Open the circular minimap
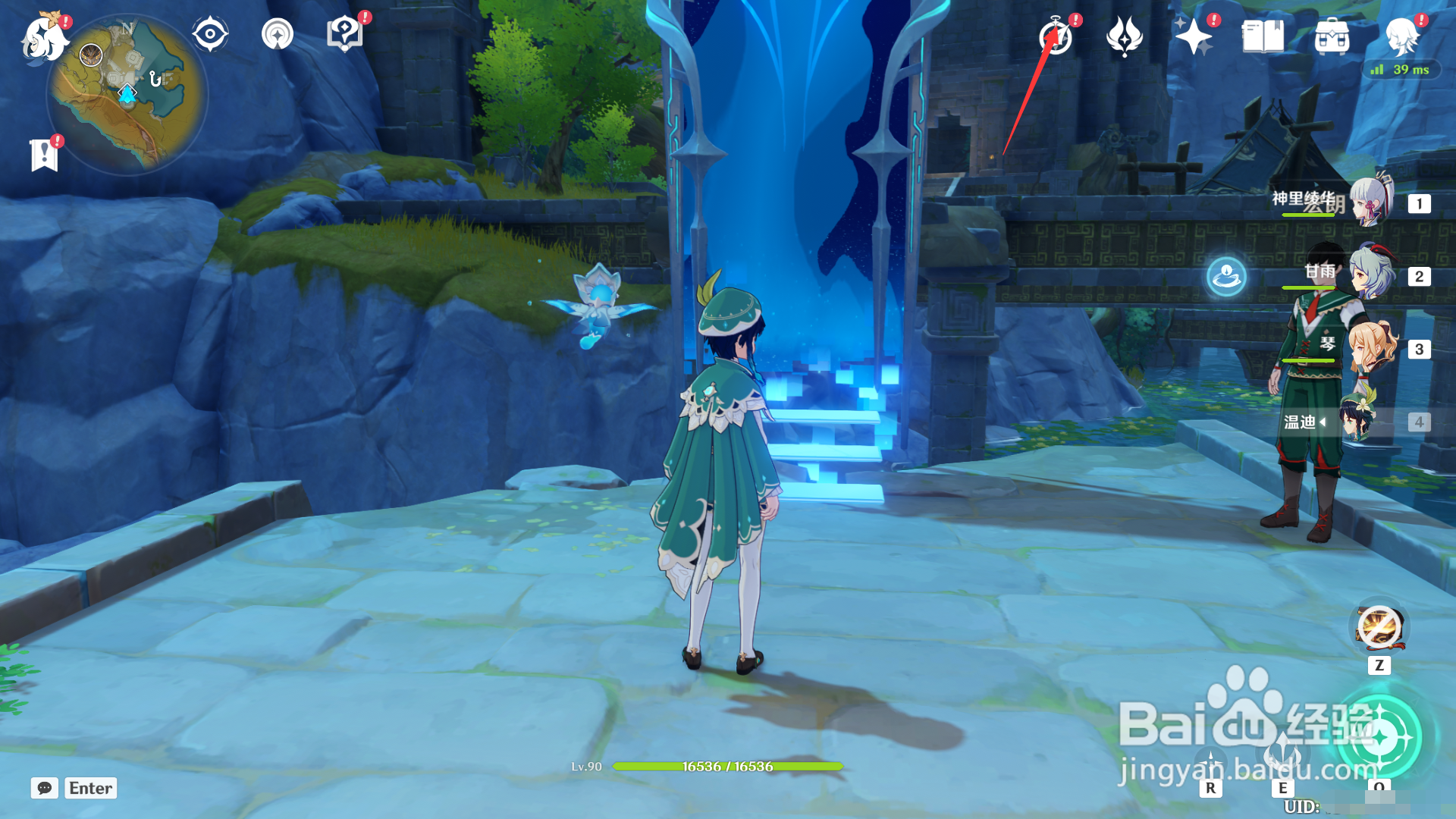The height and width of the screenshot is (819, 1456). click(x=127, y=96)
